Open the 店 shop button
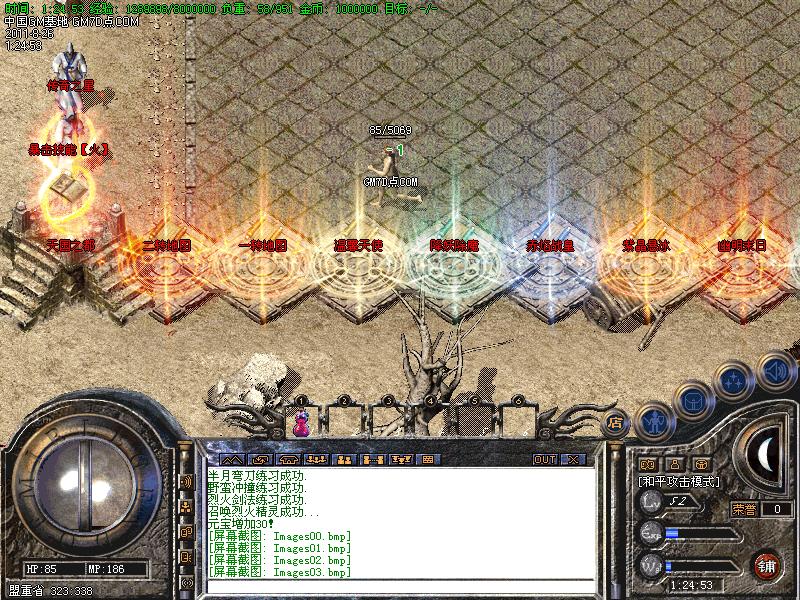The width and height of the screenshot is (800, 600). [616, 423]
